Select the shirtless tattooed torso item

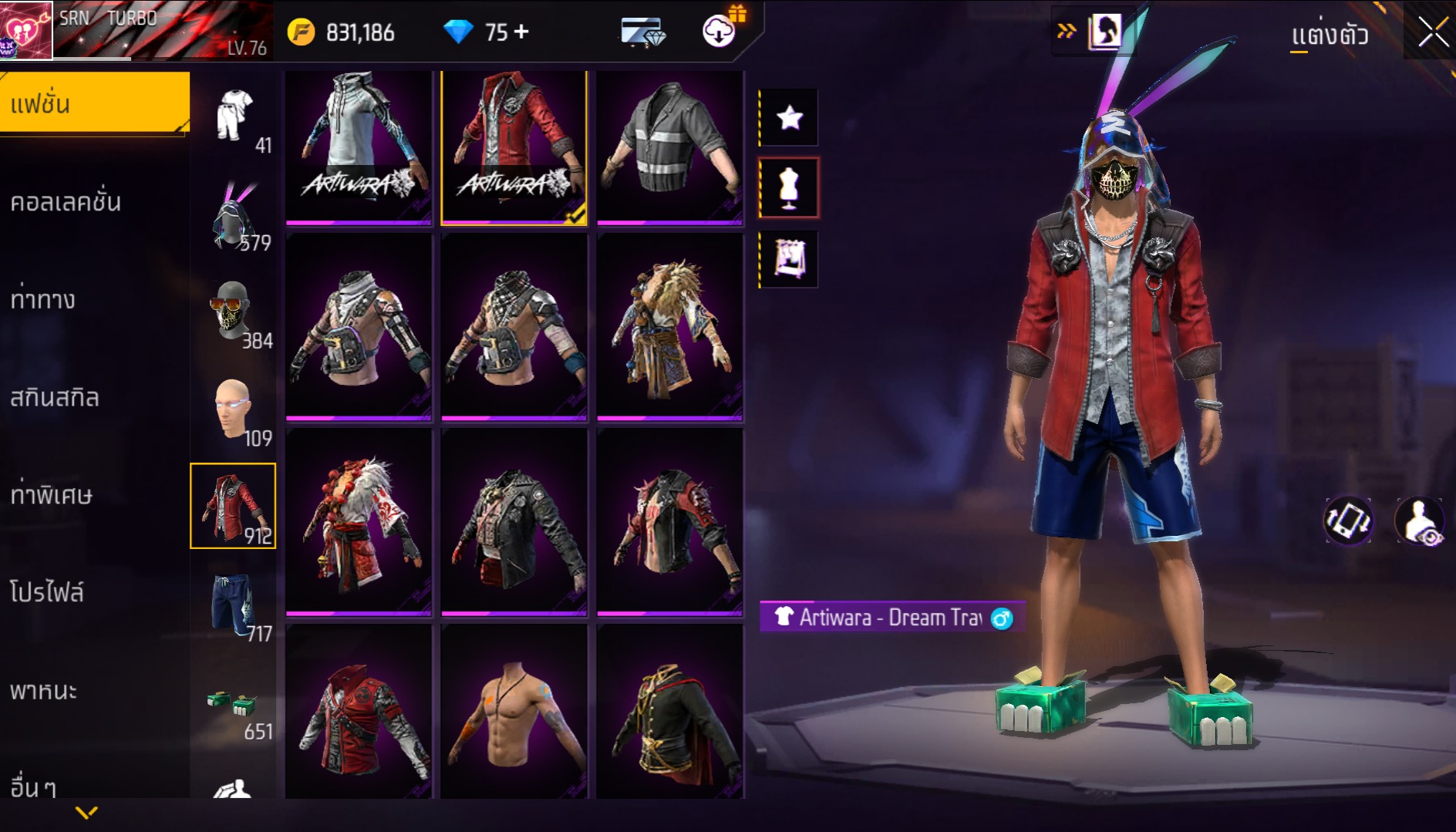click(x=514, y=713)
